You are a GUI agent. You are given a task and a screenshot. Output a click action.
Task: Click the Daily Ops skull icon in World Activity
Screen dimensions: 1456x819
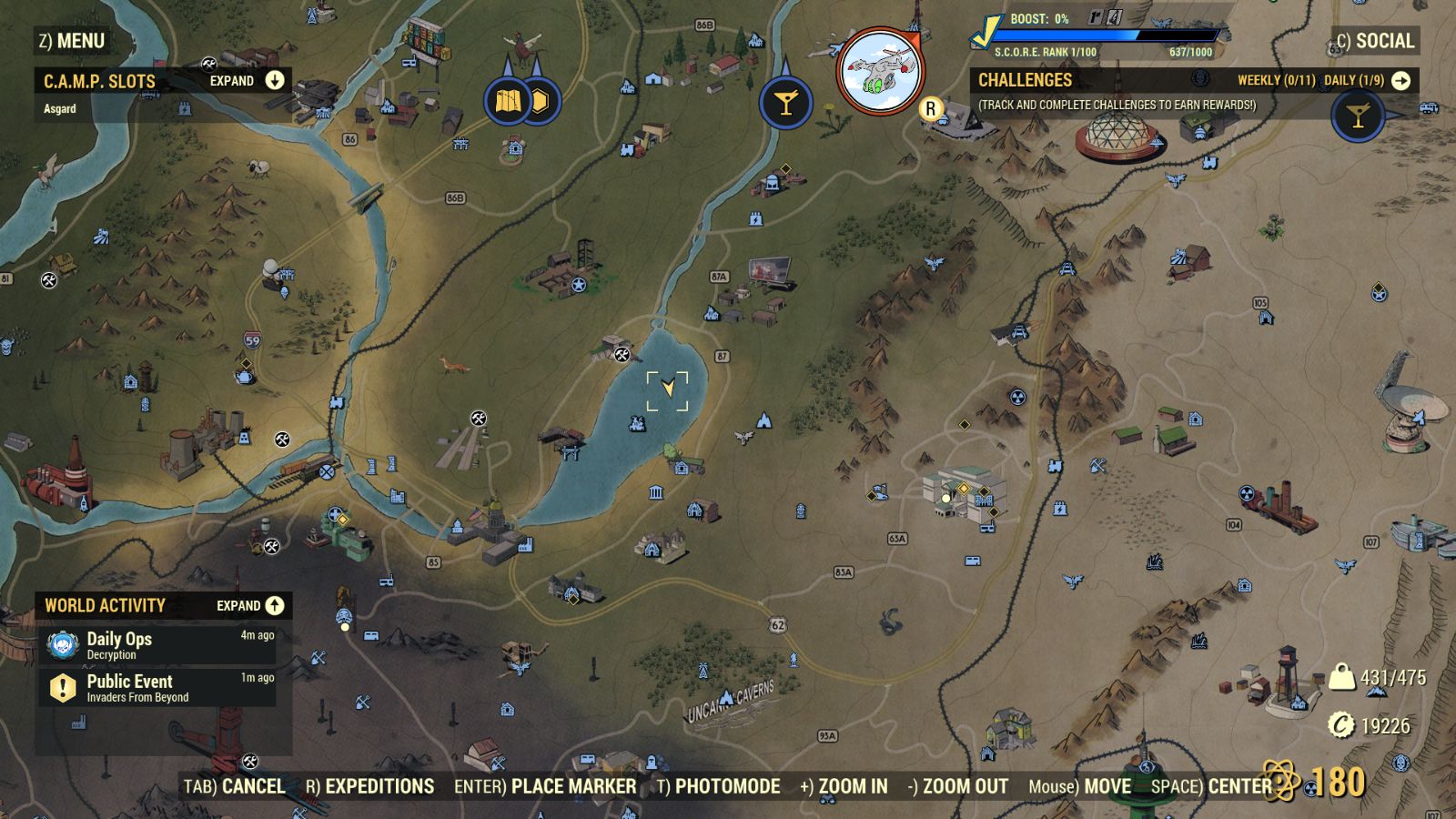point(61,646)
